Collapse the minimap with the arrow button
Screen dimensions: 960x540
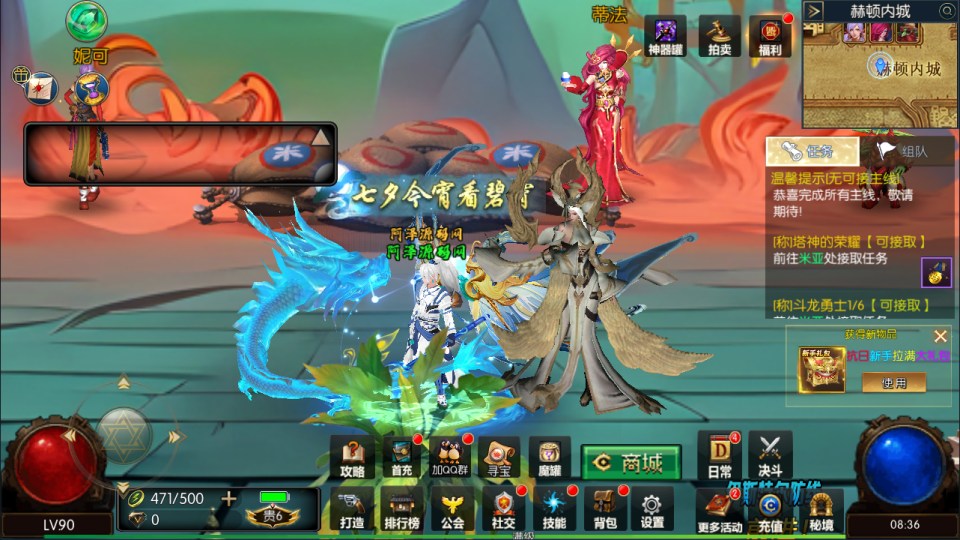click(x=814, y=11)
